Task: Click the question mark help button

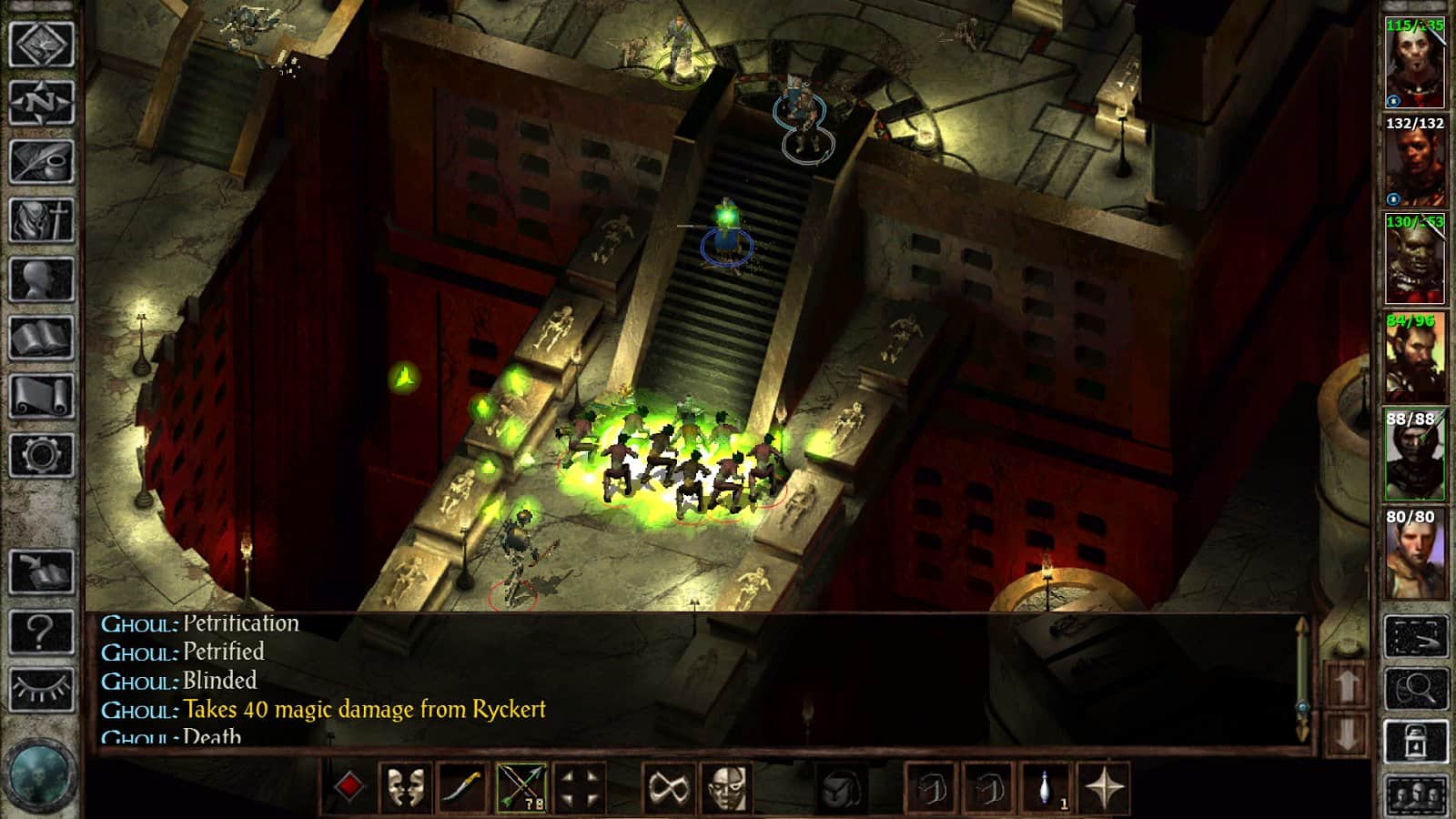Action: click(41, 632)
